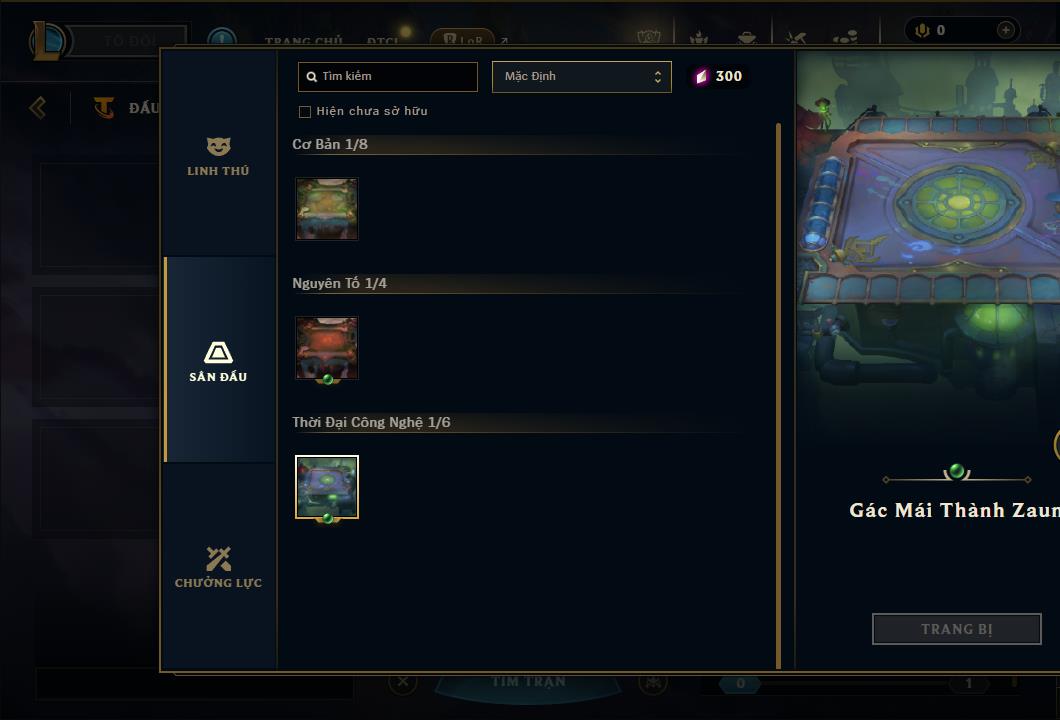Switch to the Linh Thú tab
The image size is (1060, 720).
[x=218, y=157]
